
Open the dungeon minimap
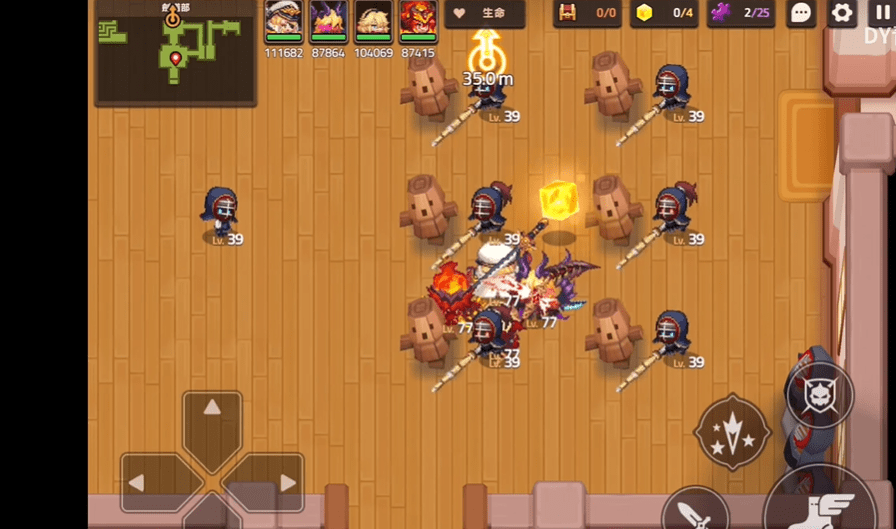[175, 52]
